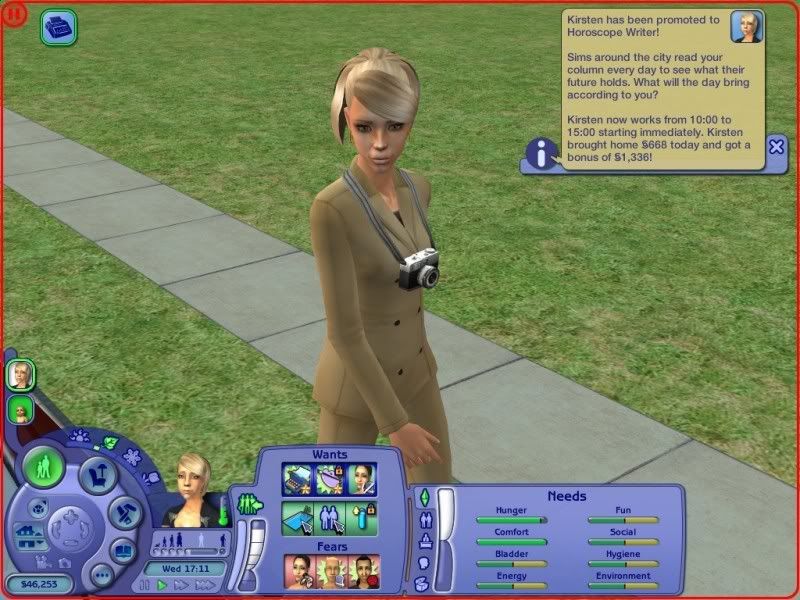The image size is (800, 600).
Task: Click the info icon on the notification
Action: coord(542,154)
